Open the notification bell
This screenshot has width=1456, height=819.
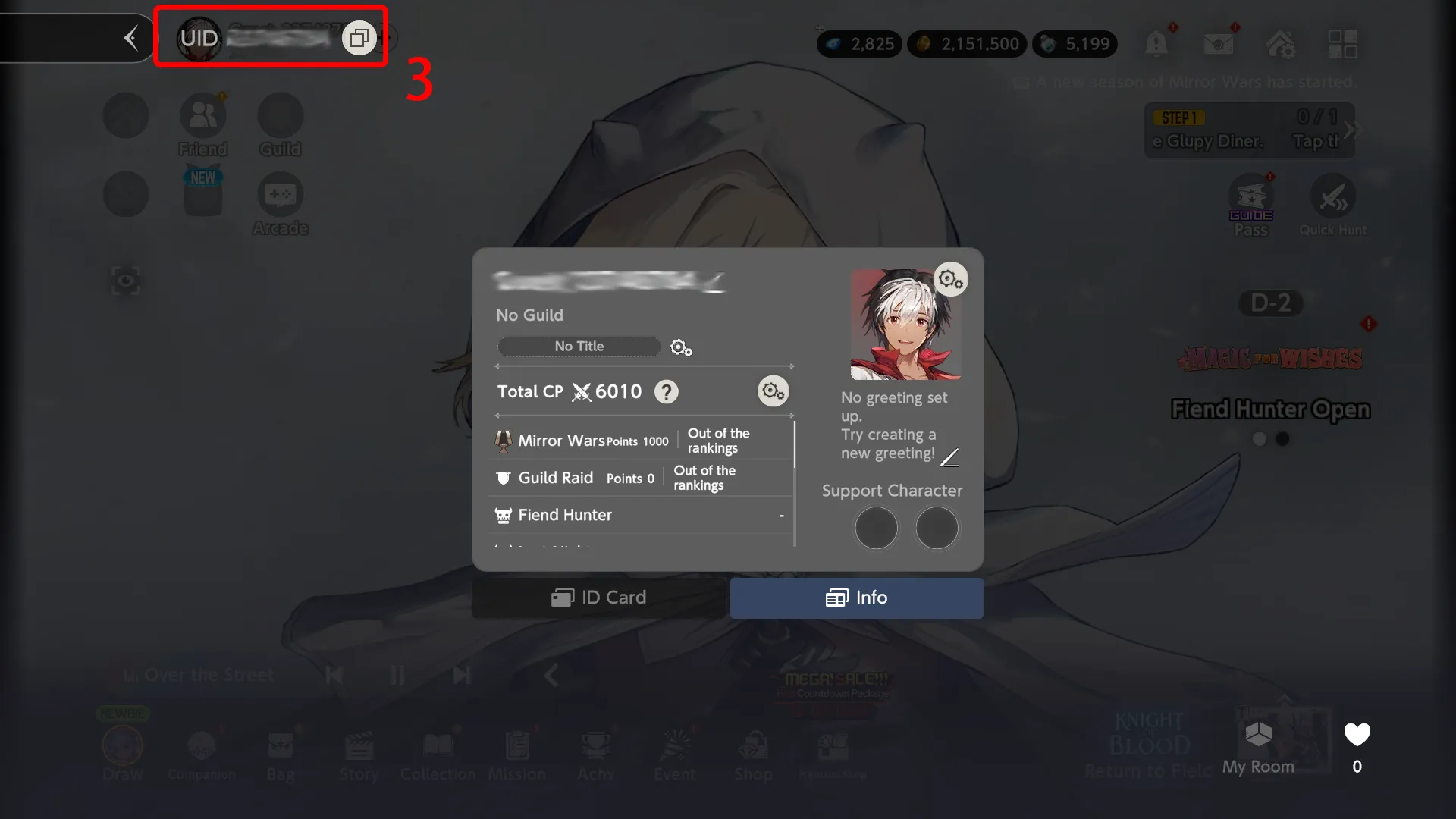(x=1156, y=44)
